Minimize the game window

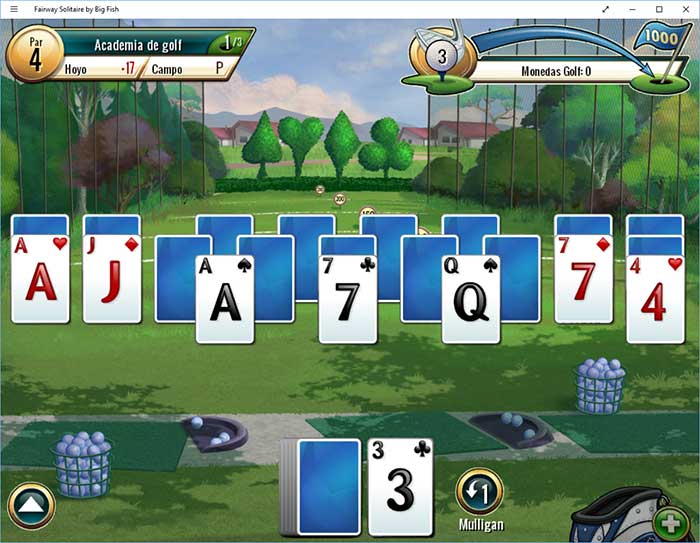[632, 9]
